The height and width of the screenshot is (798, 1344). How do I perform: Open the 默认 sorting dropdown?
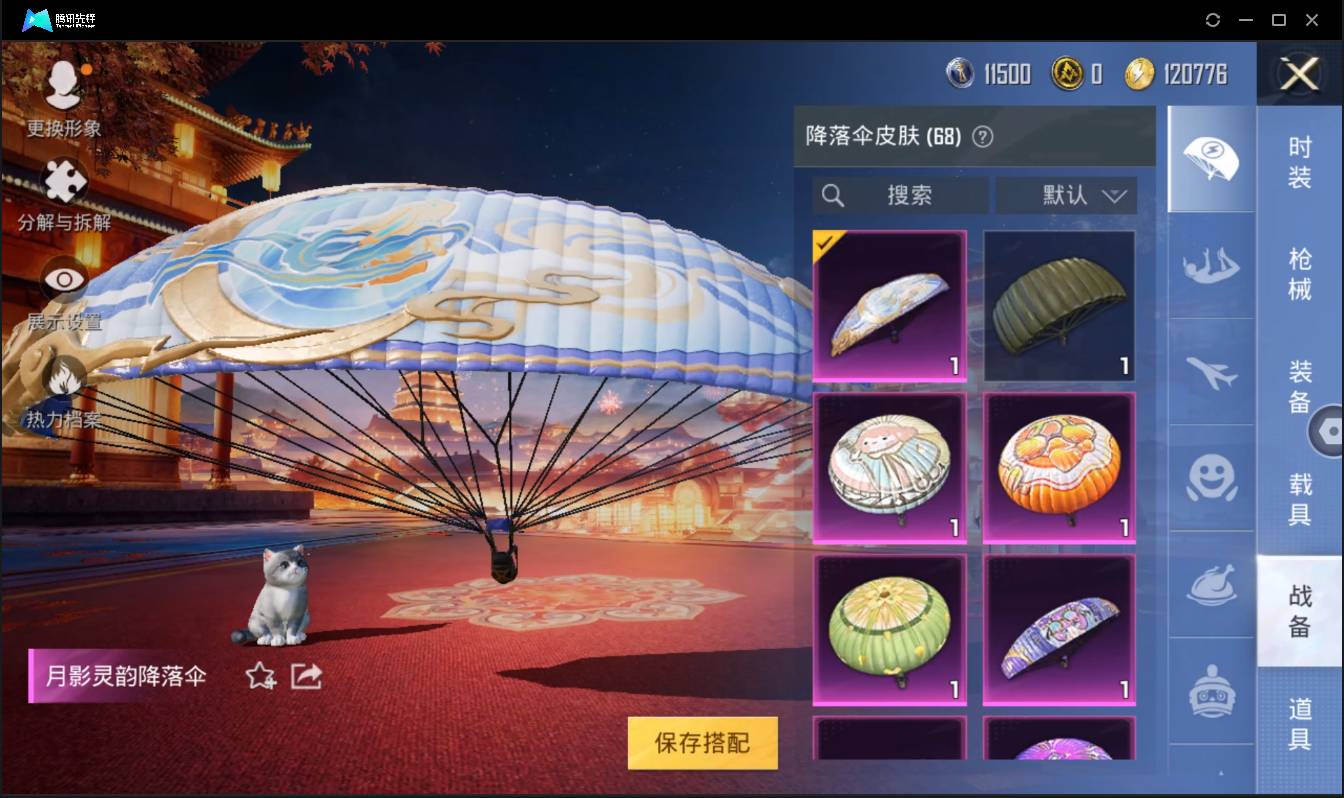1066,195
